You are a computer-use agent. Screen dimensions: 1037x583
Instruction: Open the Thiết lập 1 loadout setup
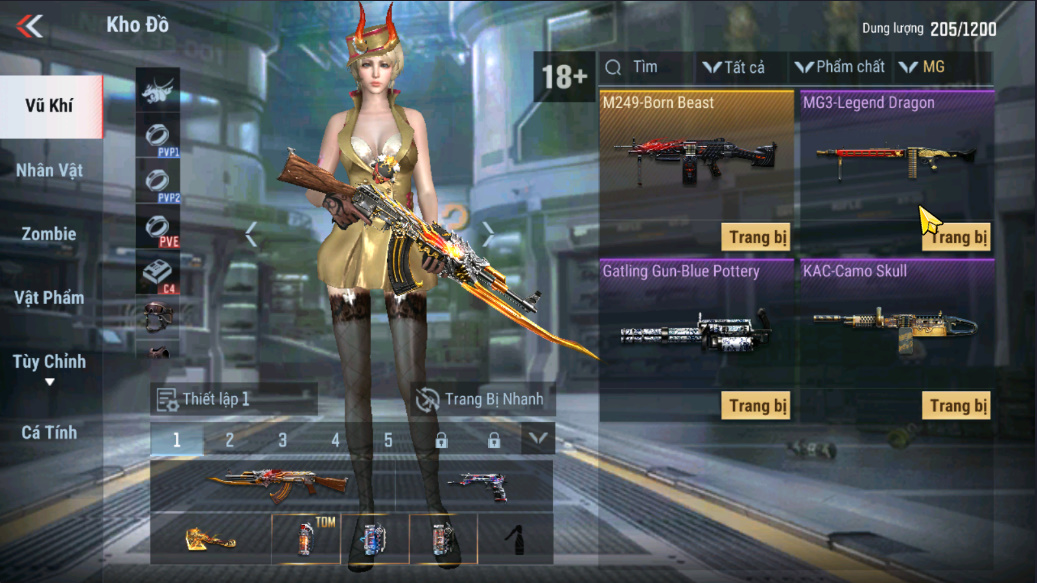tap(233, 399)
